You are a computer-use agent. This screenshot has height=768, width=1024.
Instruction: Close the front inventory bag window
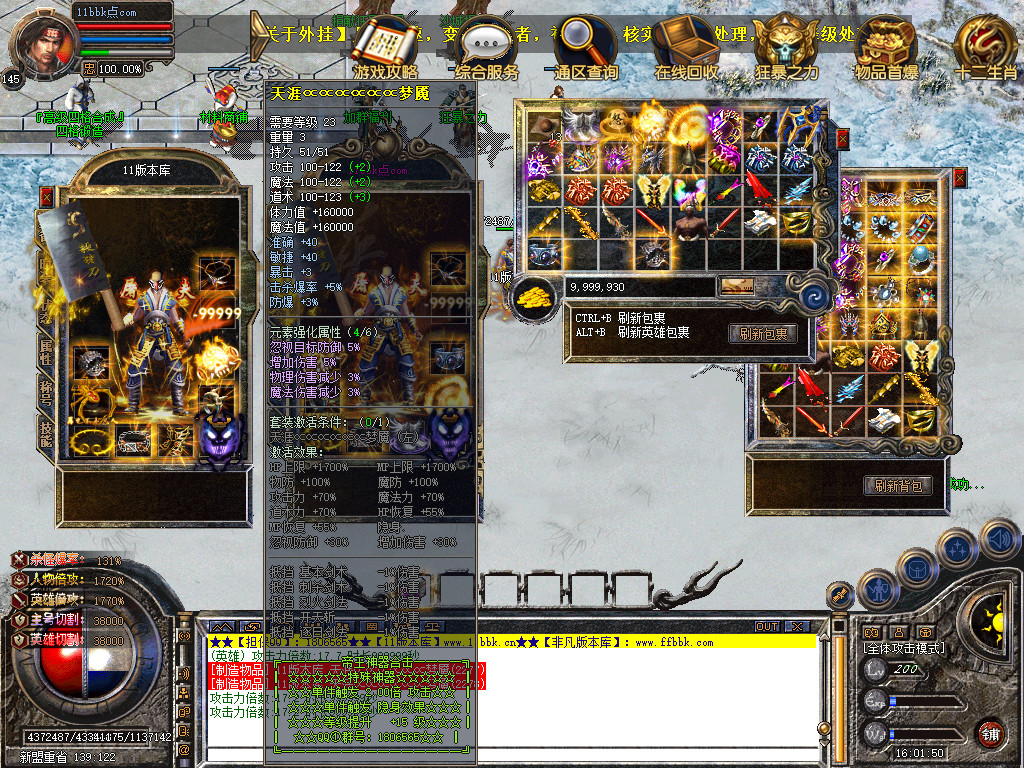pyautogui.click(x=842, y=139)
